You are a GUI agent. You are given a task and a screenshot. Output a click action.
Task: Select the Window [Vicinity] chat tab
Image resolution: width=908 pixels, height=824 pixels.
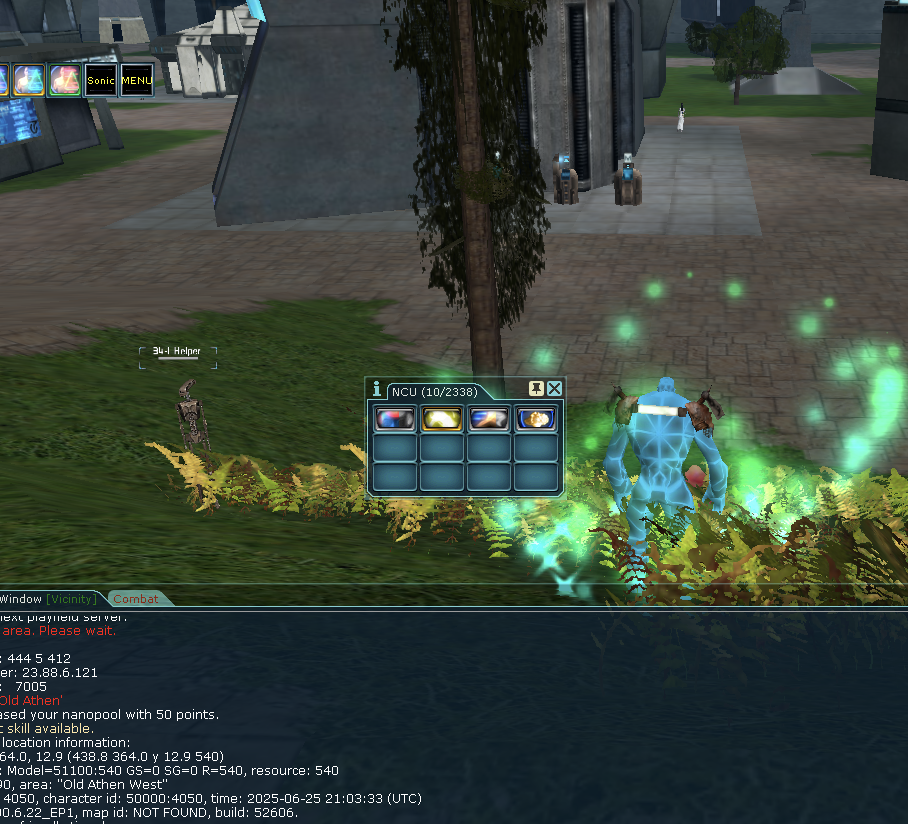click(x=48, y=599)
